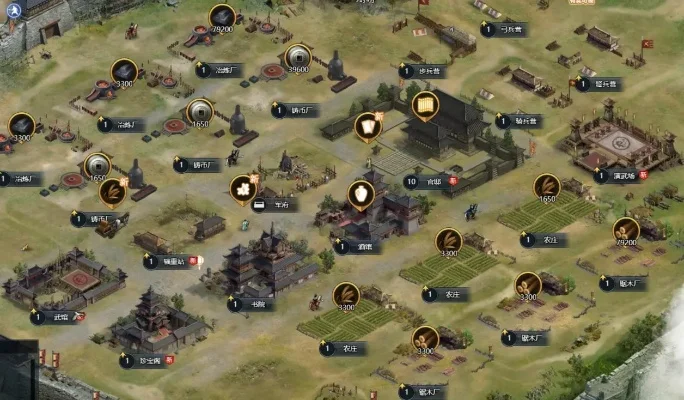The image size is (684, 400).
Task: Collect the 79200 iron bubble
Action: (x=222, y=18)
